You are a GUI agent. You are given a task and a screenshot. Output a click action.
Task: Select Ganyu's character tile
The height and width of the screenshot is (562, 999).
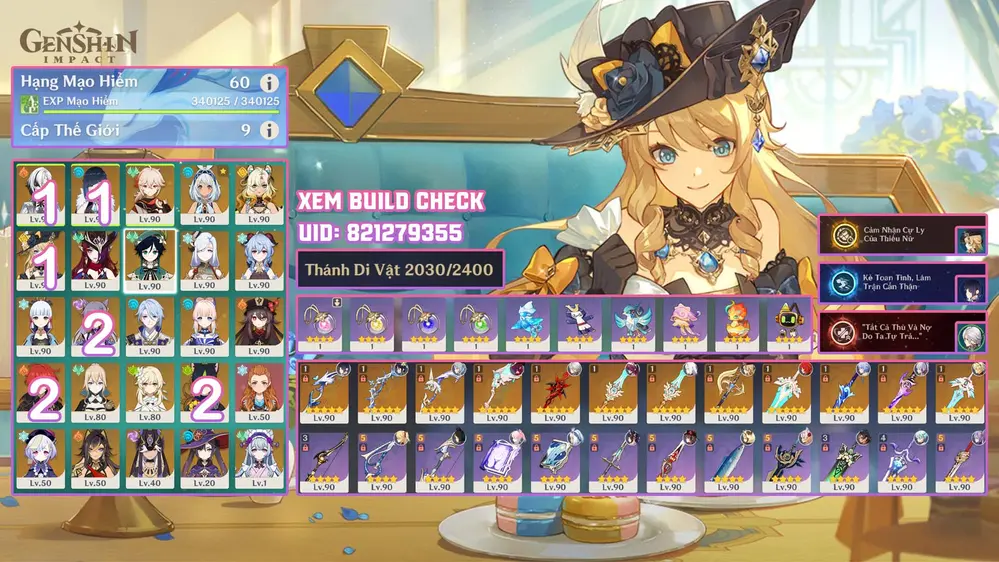pos(258,259)
